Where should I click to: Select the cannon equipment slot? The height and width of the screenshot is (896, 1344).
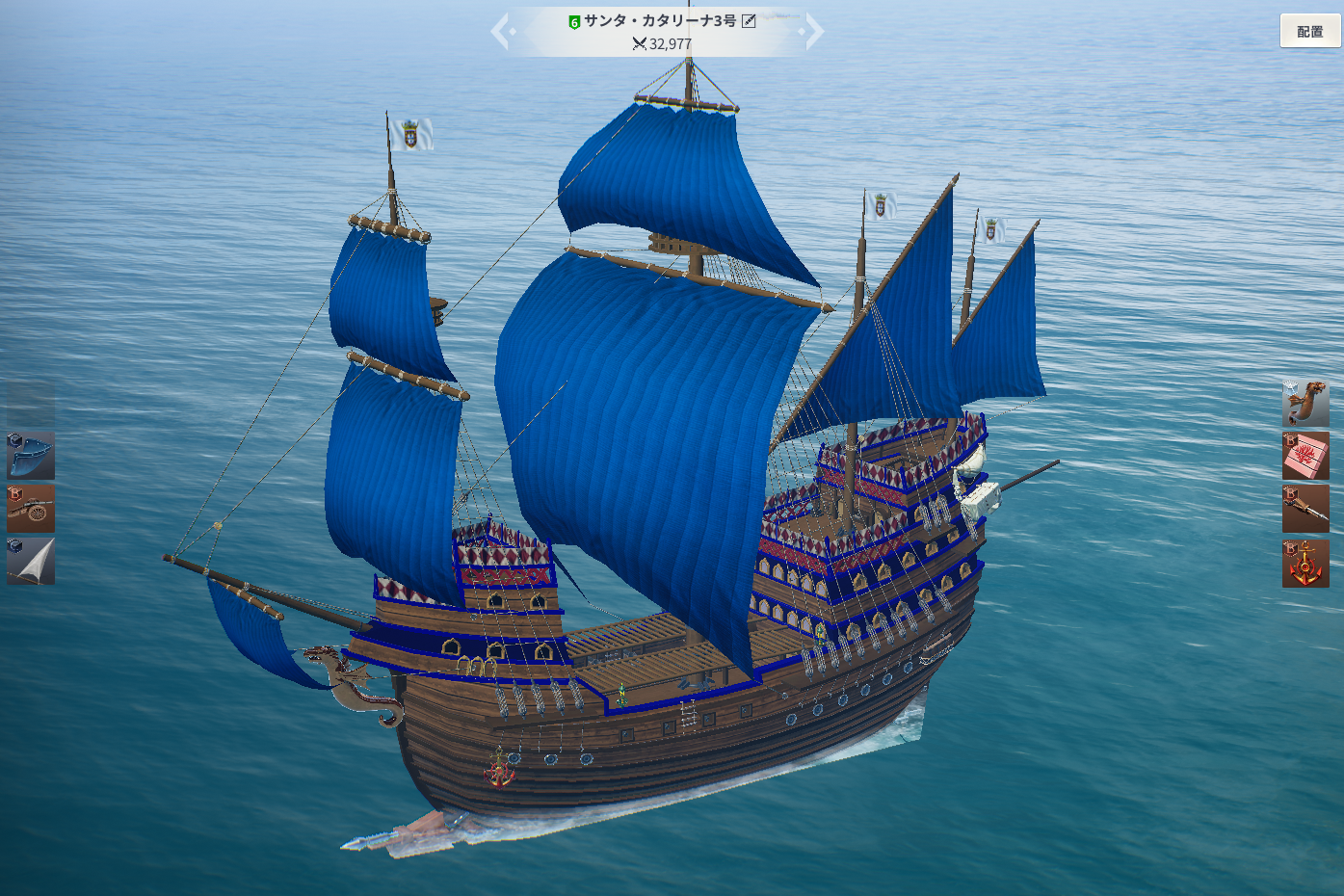(31, 509)
